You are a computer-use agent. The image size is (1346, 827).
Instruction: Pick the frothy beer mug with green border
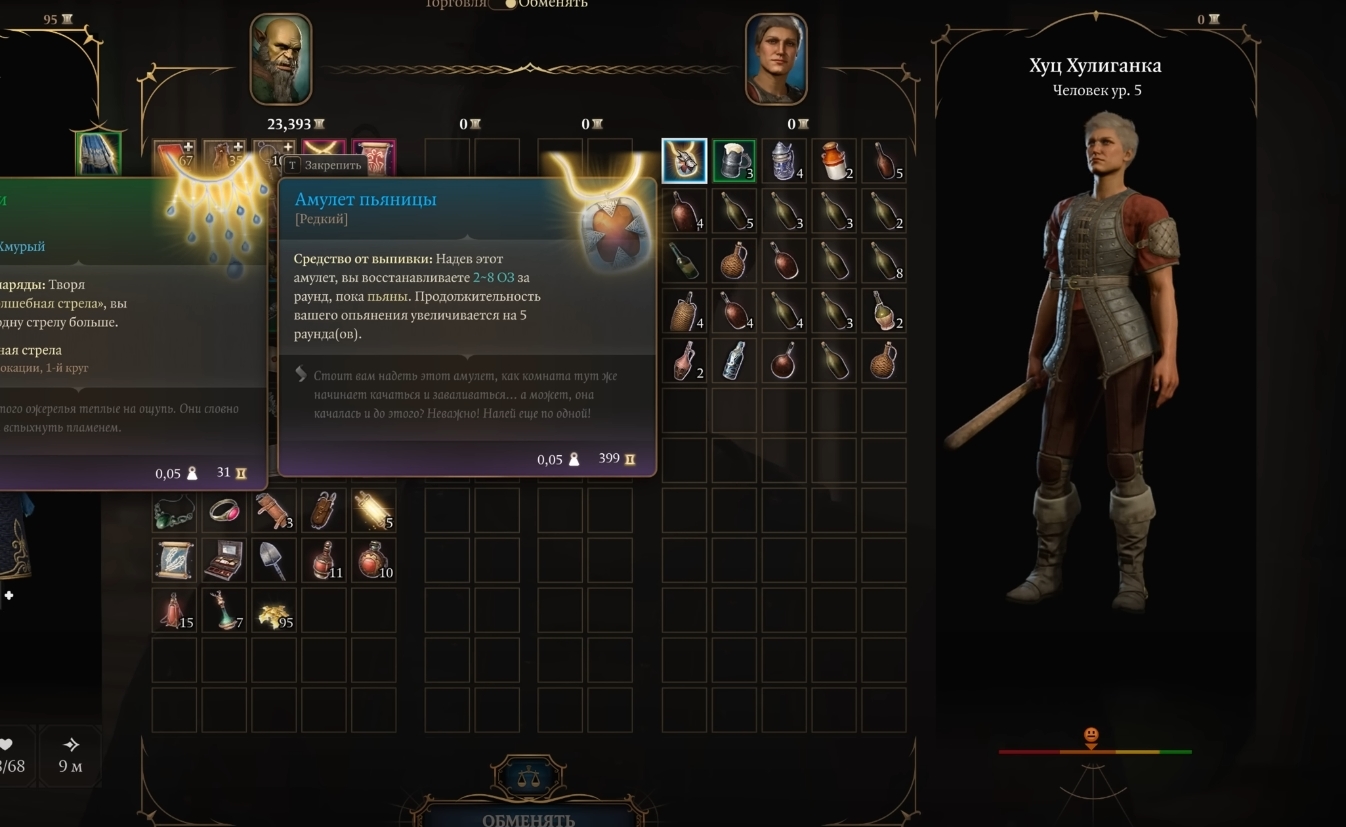(x=734, y=161)
